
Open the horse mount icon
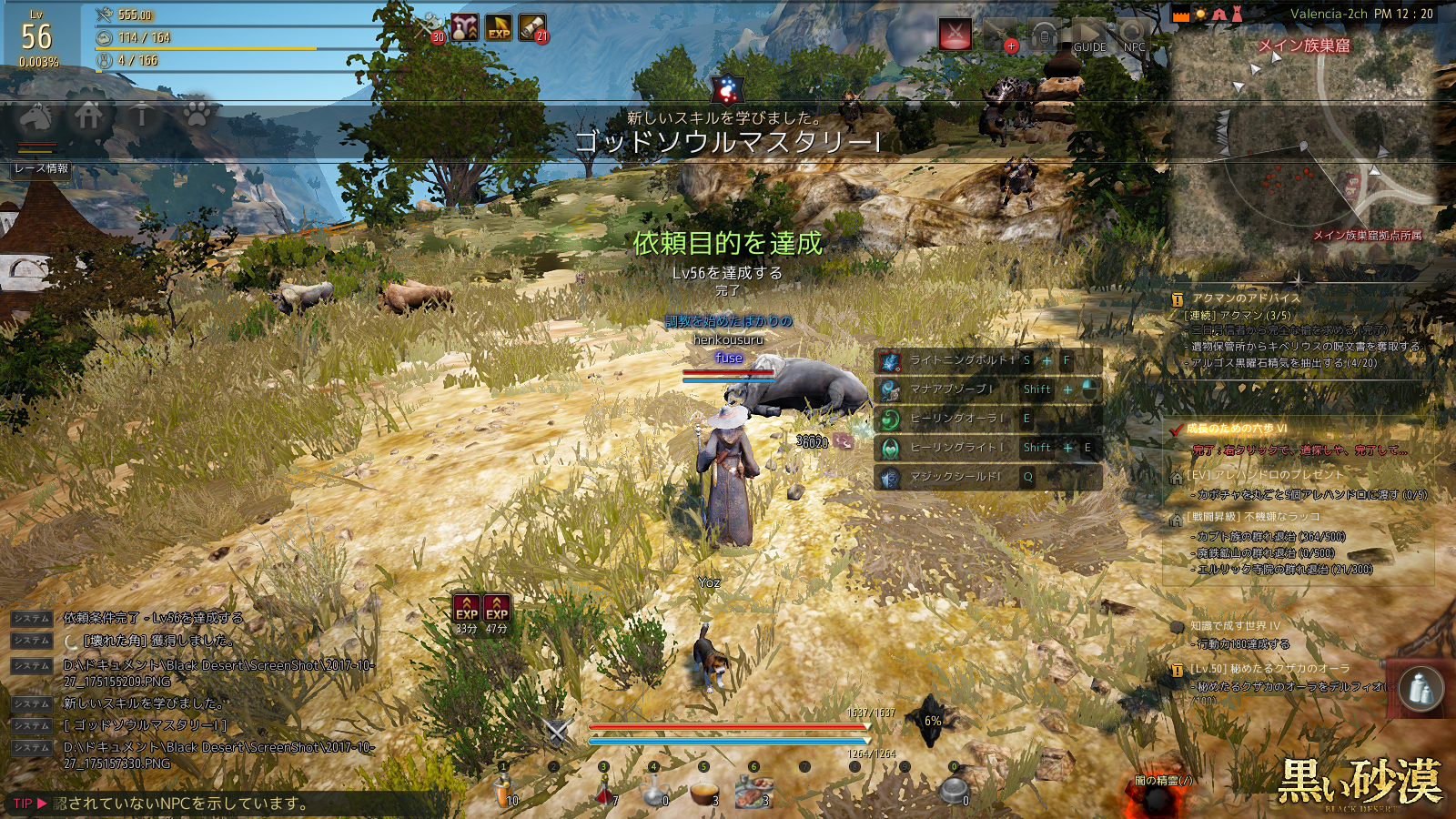pyautogui.click(x=36, y=116)
